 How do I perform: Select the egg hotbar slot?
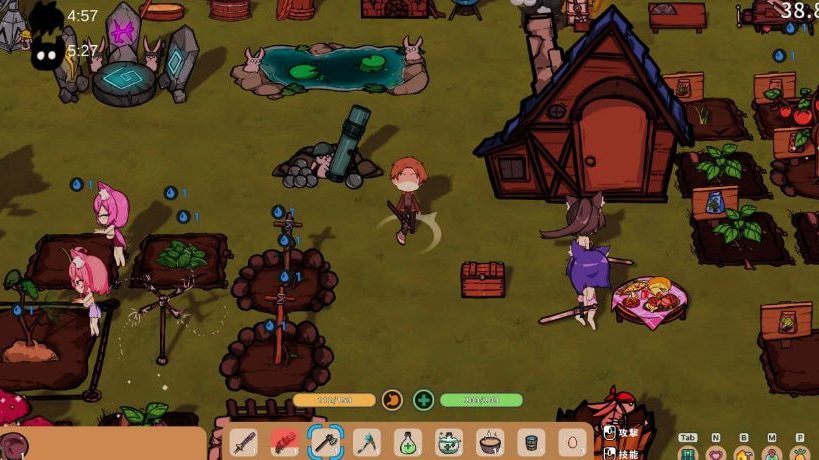click(x=572, y=441)
